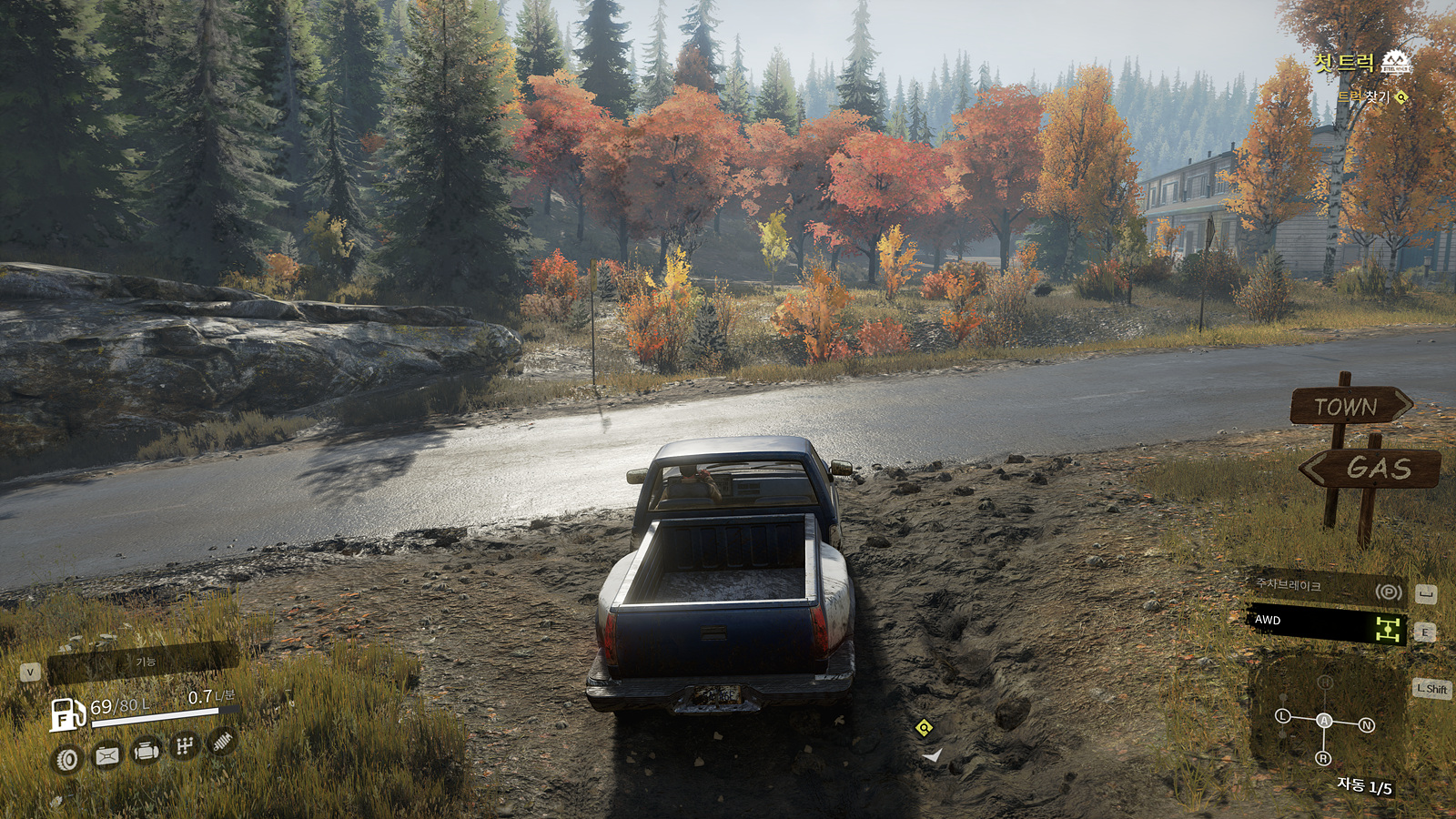Shift to the R reverse gear
This screenshot has width=1456, height=819.
click(x=1323, y=759)
